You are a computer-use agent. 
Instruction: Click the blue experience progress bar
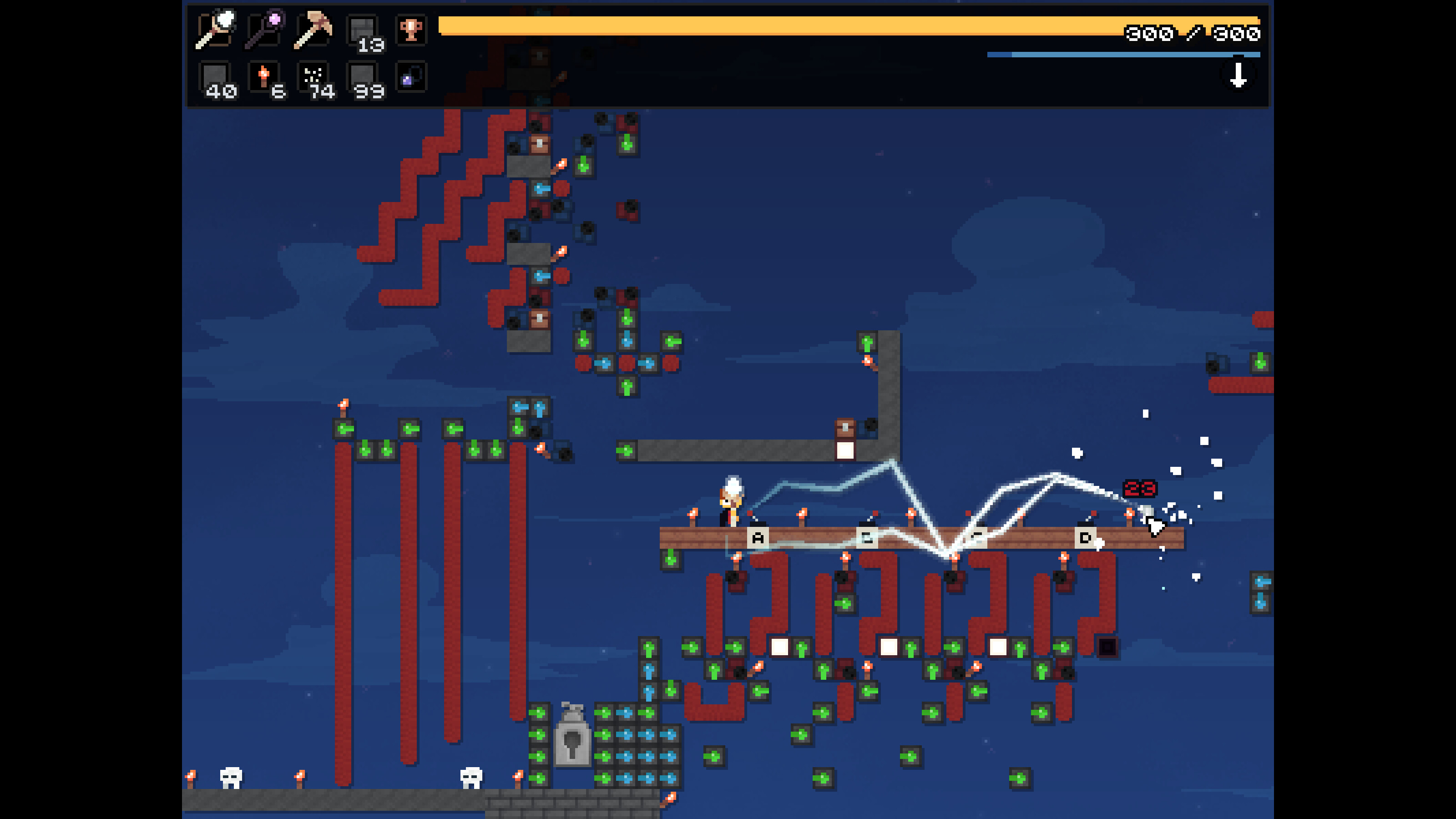click(1125, 54)
